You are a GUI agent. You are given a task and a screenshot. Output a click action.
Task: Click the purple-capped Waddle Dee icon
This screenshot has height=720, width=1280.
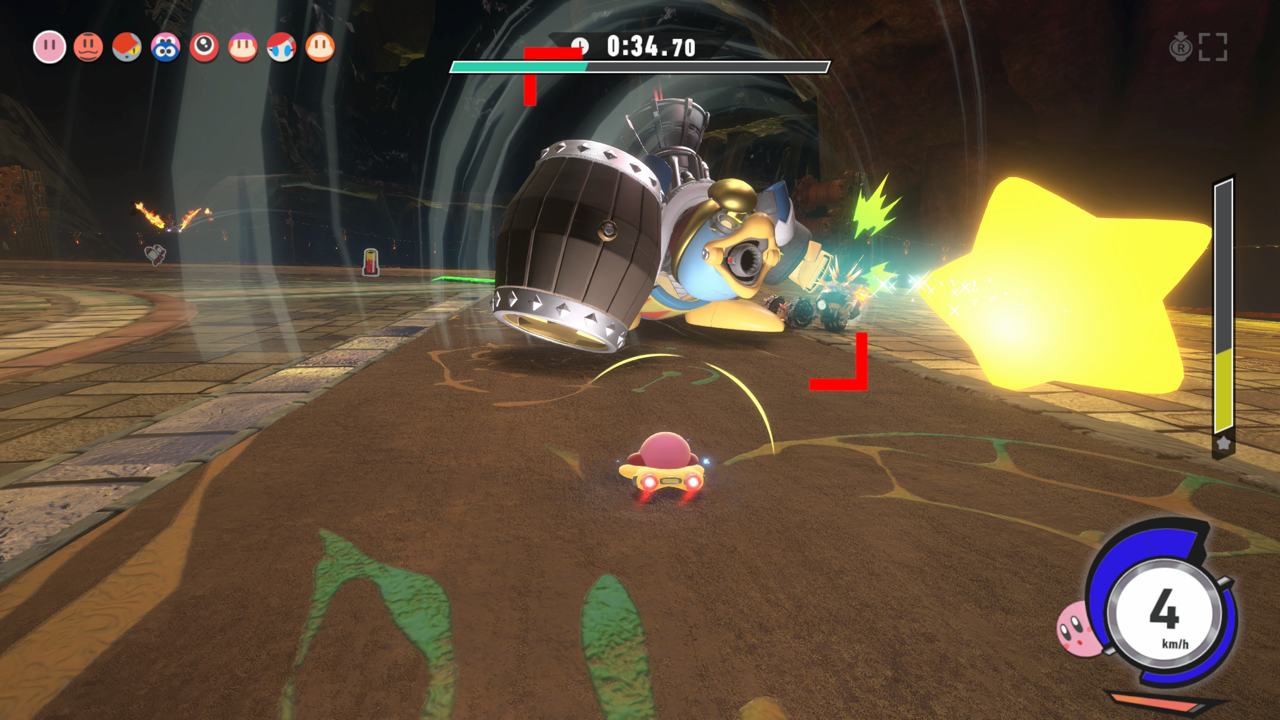coord(243,45)
